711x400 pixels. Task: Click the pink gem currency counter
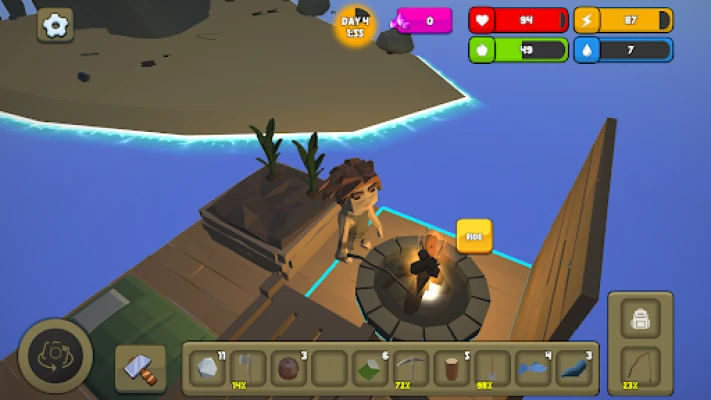point(424,20)
